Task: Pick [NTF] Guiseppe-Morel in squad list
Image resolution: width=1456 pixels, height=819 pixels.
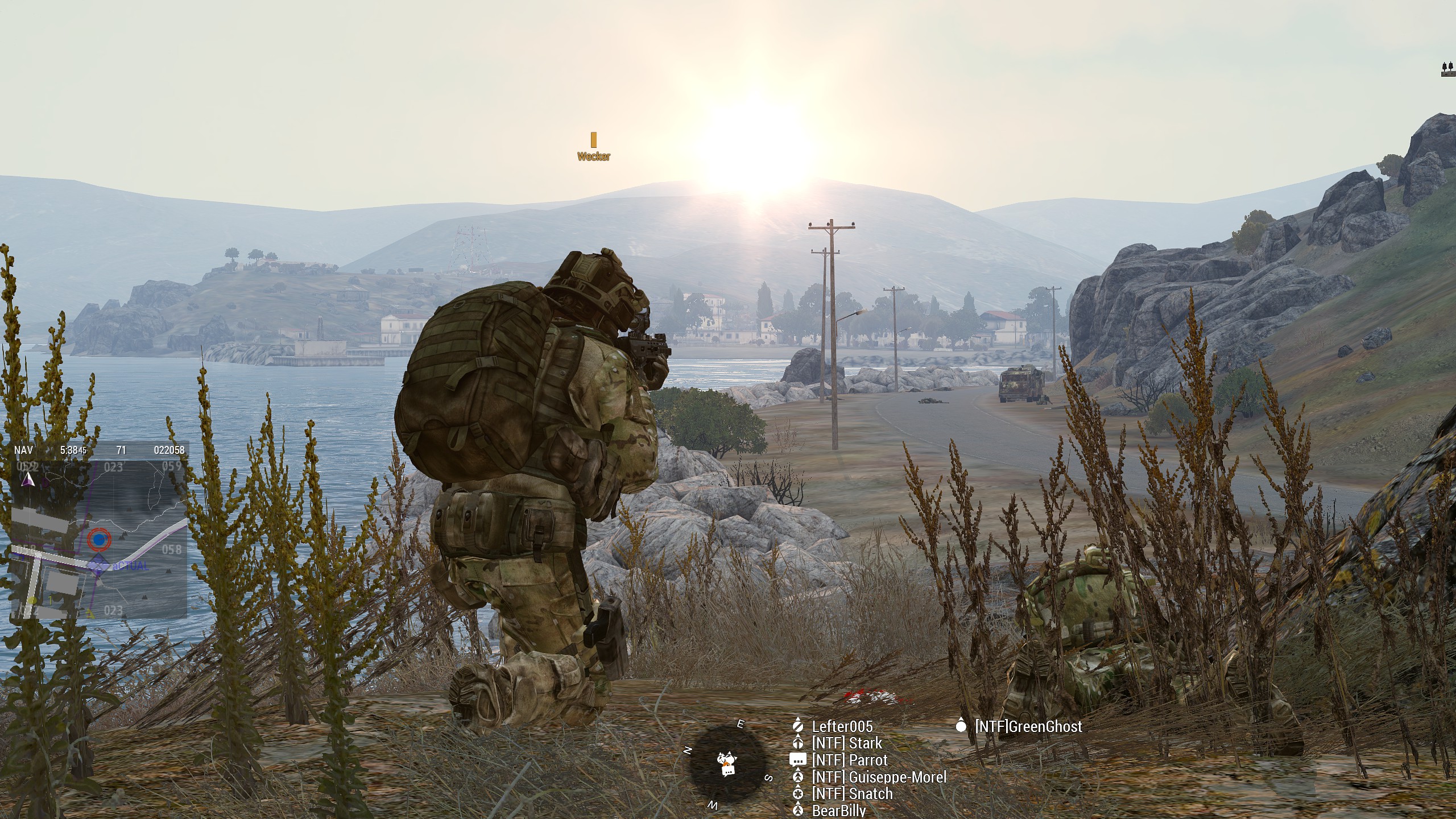Action: [879, 777]
